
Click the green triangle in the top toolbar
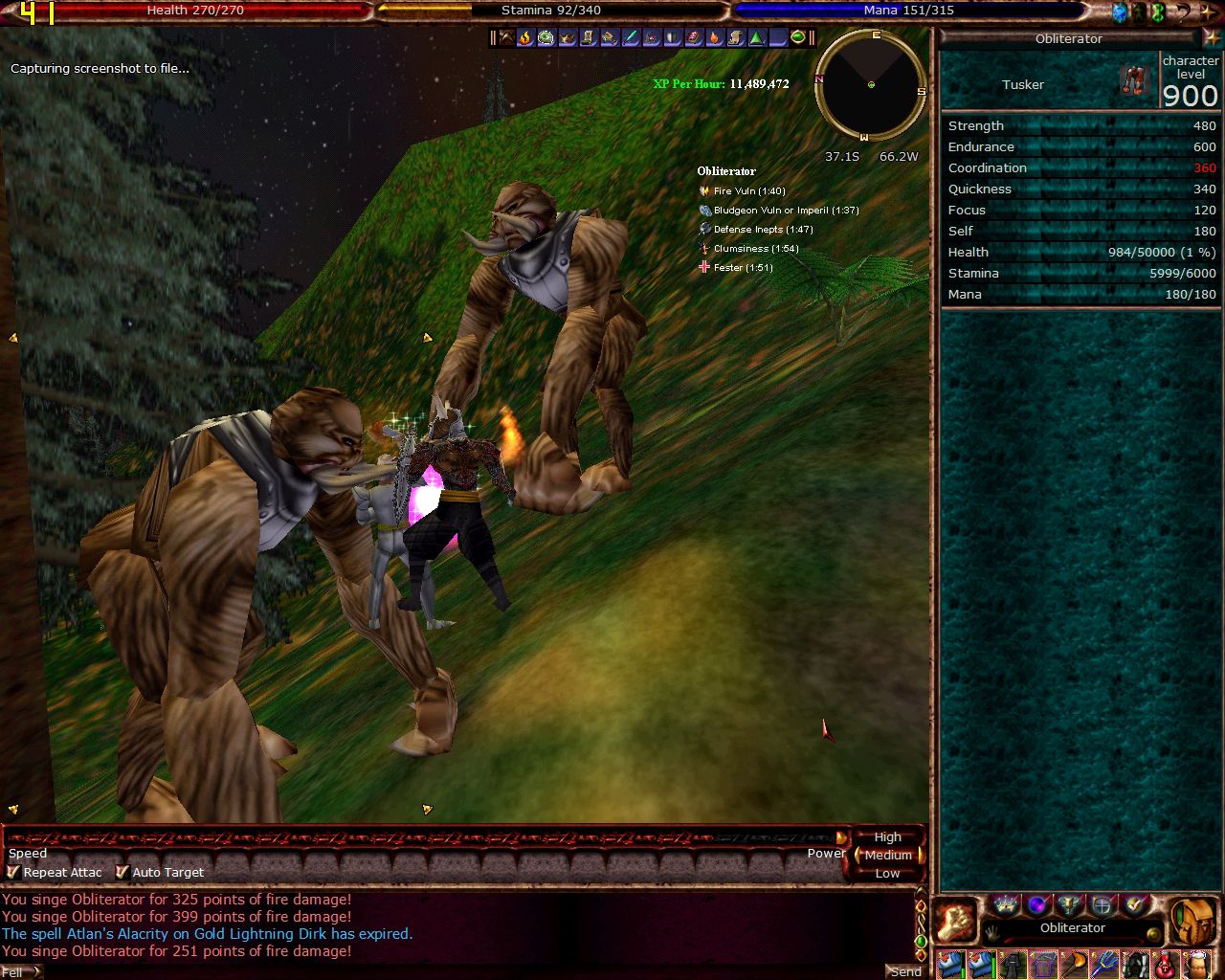click(x=756, y=38)
